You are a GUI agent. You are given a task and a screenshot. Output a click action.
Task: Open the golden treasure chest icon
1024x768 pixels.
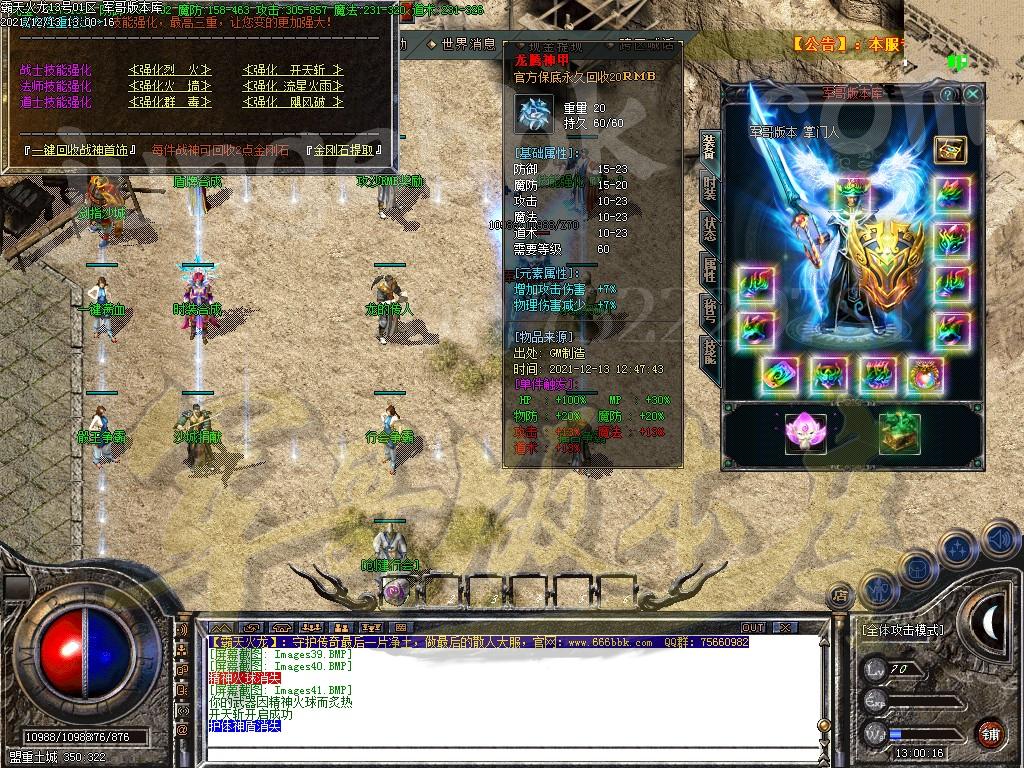(x=949, y=149)
